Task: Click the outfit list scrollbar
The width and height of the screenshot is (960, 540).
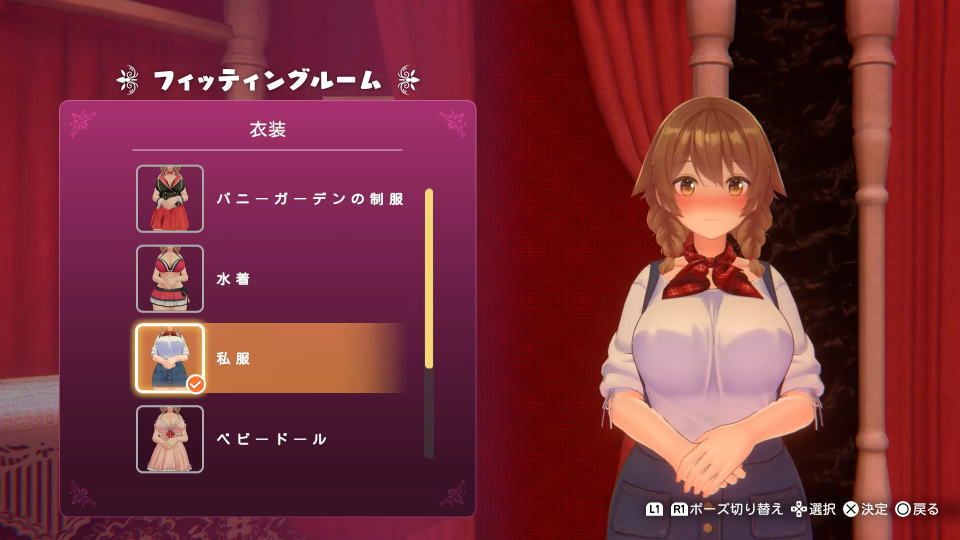Action: [429, 322]
